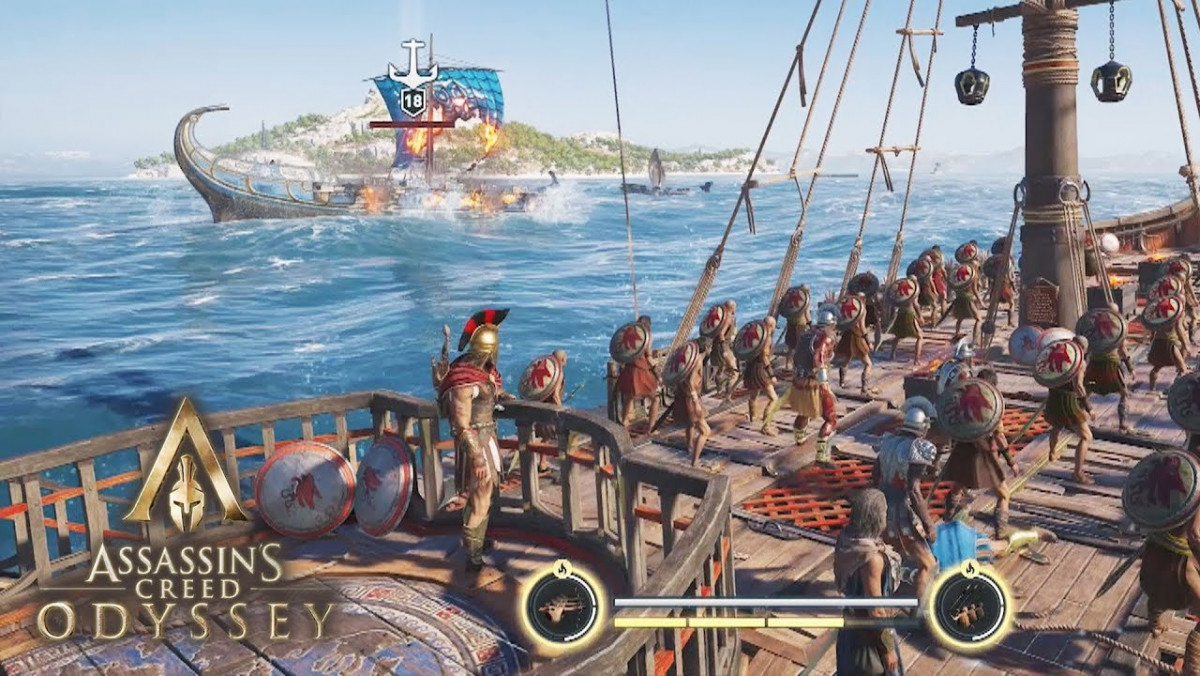Screen dimensions: 1200x676
Task: Select the anchor marker on the enemy ship
Action: coord(413,63)
